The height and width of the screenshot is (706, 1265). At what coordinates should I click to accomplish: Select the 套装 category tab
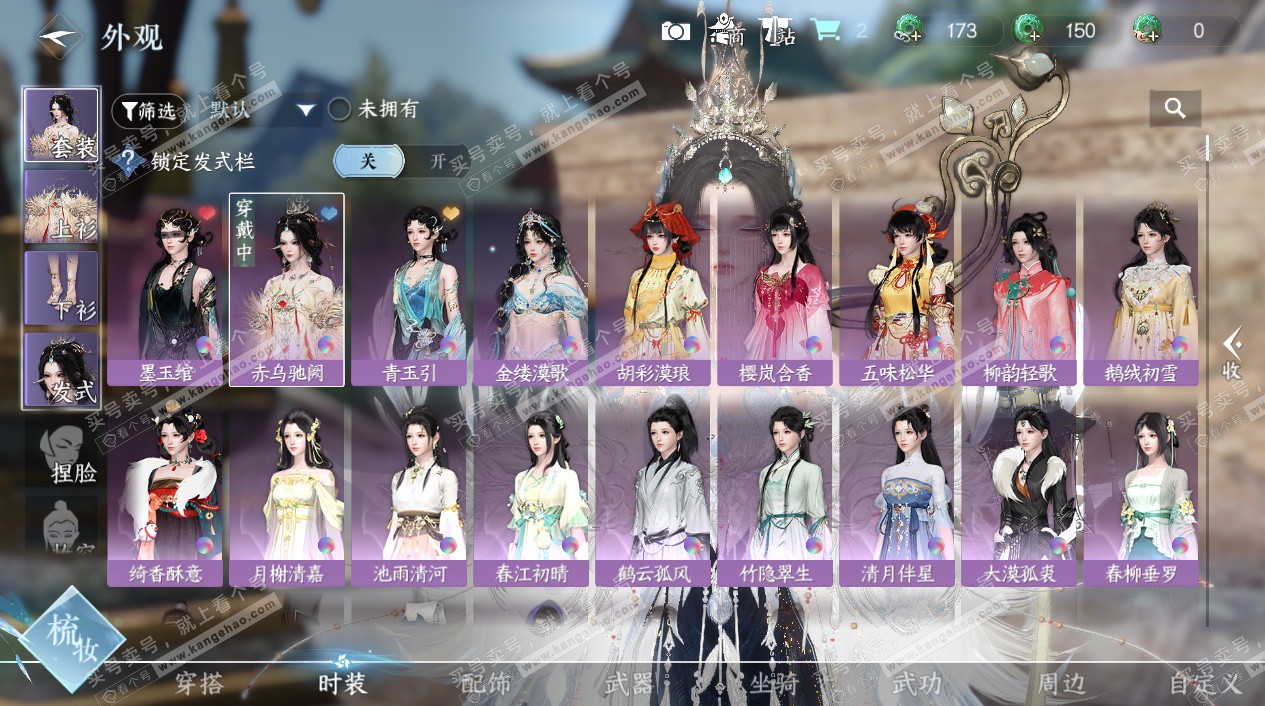tap(62, 125)
